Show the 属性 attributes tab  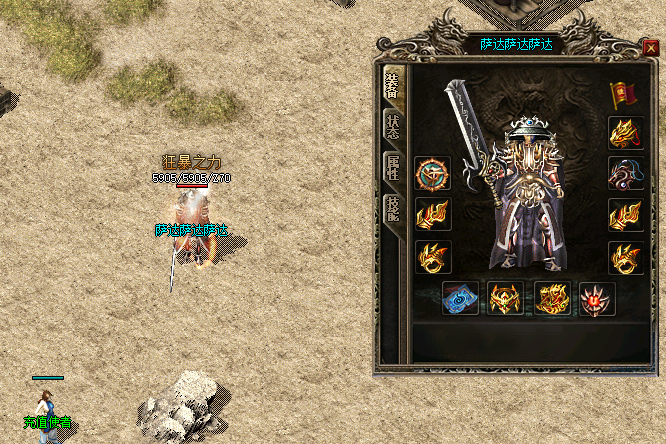coord(394,167)
